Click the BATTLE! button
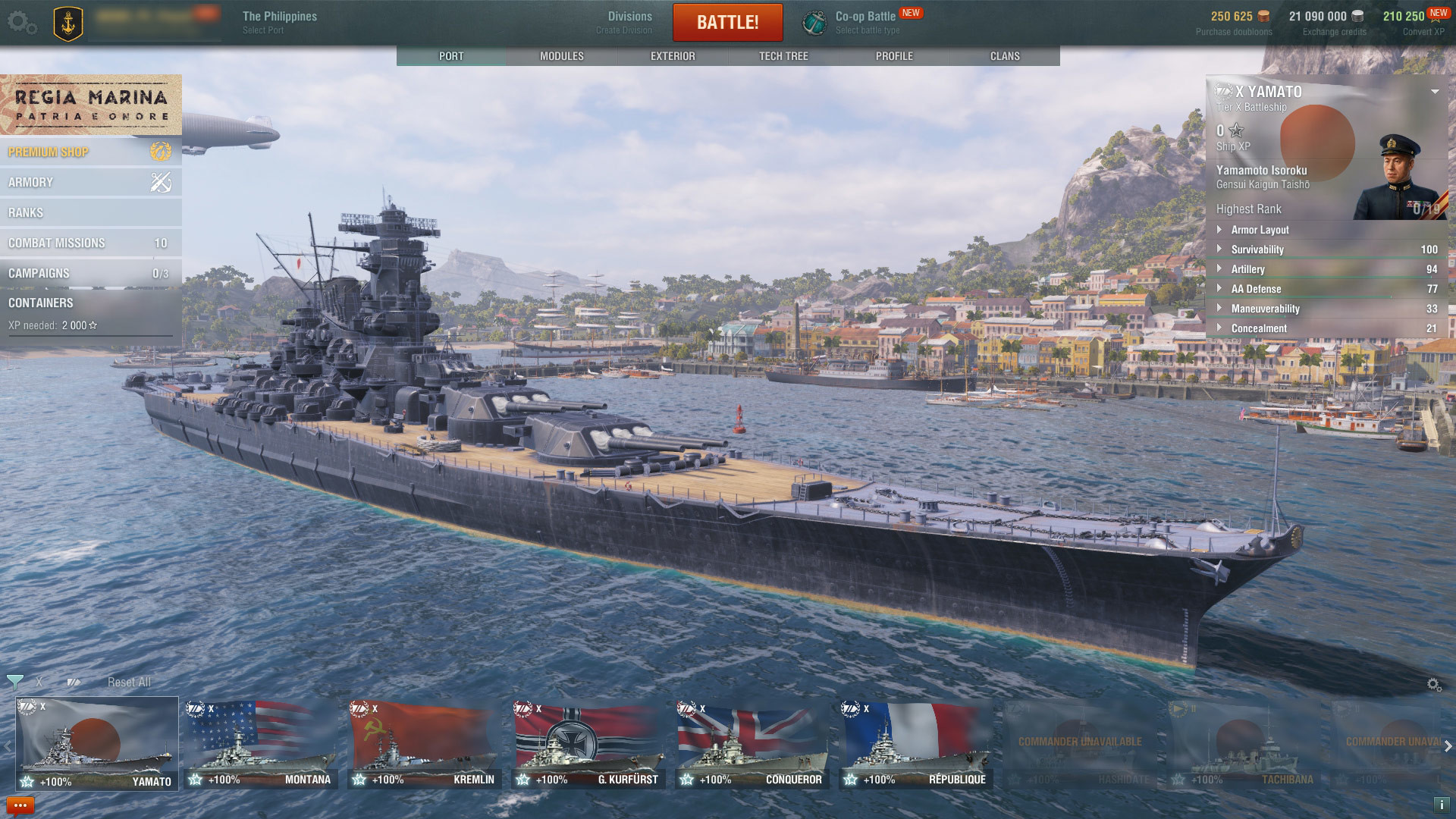This screenshot has width=1456, height=819. (x=727, y=22)
